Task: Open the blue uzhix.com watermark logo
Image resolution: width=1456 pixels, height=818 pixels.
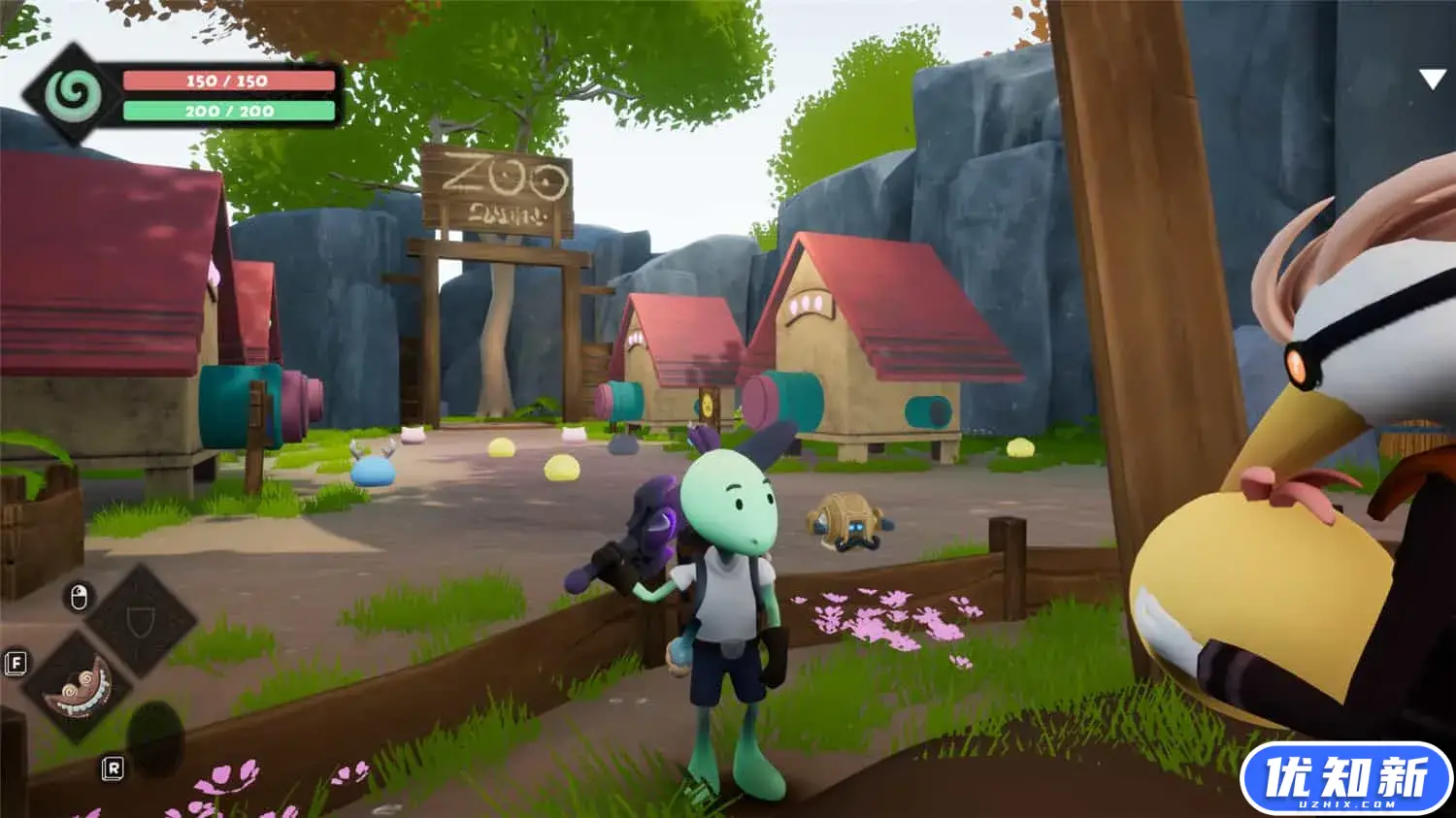Action: (x=1345, y=780)
